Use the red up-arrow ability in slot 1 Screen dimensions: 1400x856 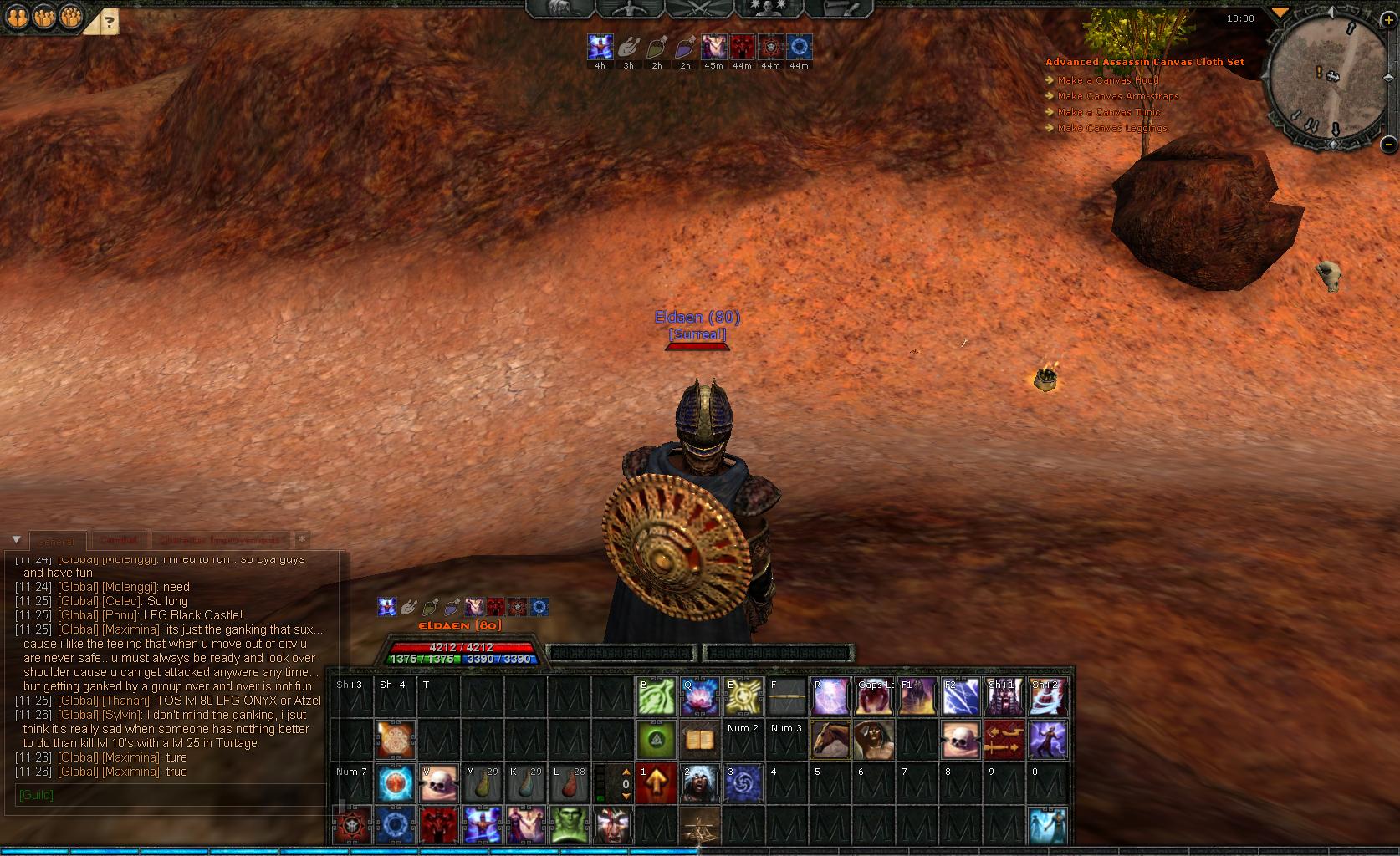click(x=656, y=783)
